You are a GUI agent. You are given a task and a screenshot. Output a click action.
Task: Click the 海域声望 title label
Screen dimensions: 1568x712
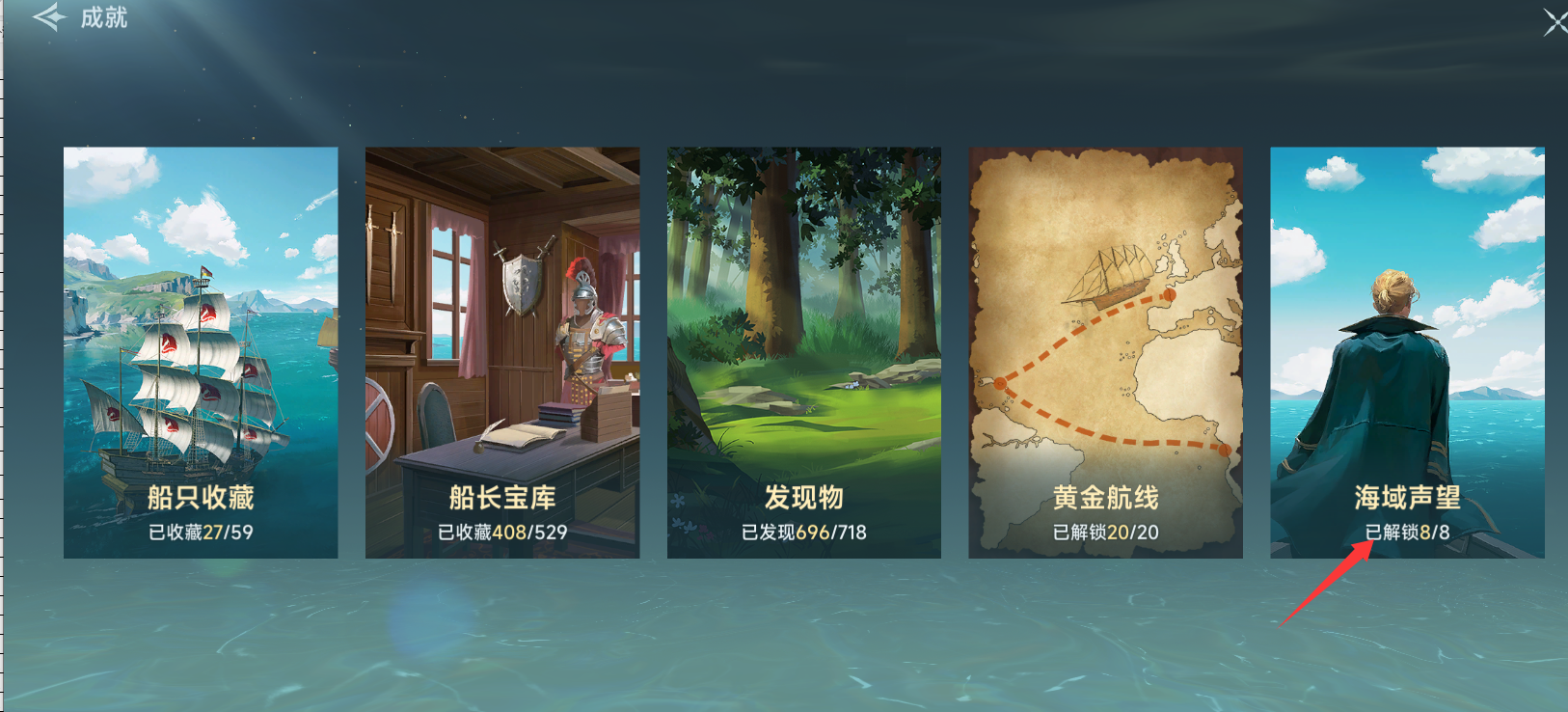click(x=1407, y=497)
